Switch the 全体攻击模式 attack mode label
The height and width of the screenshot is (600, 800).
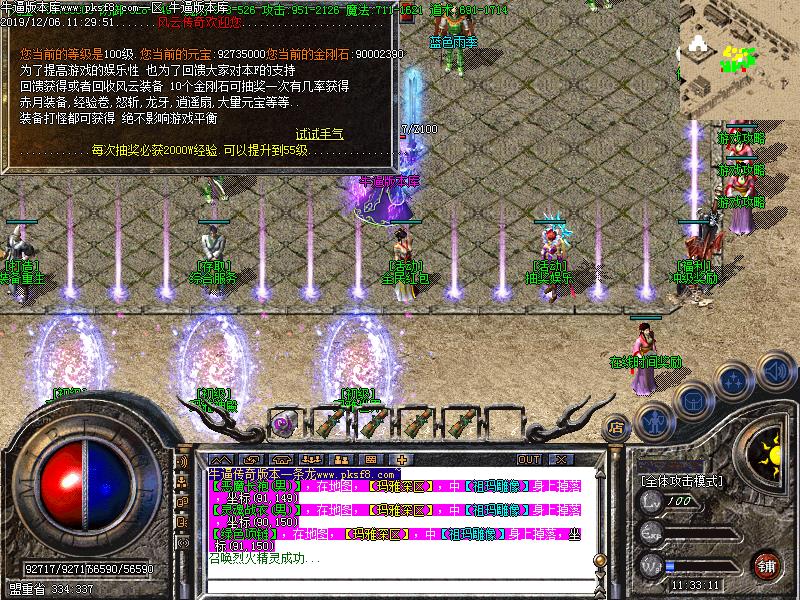(x=680, y=481)
